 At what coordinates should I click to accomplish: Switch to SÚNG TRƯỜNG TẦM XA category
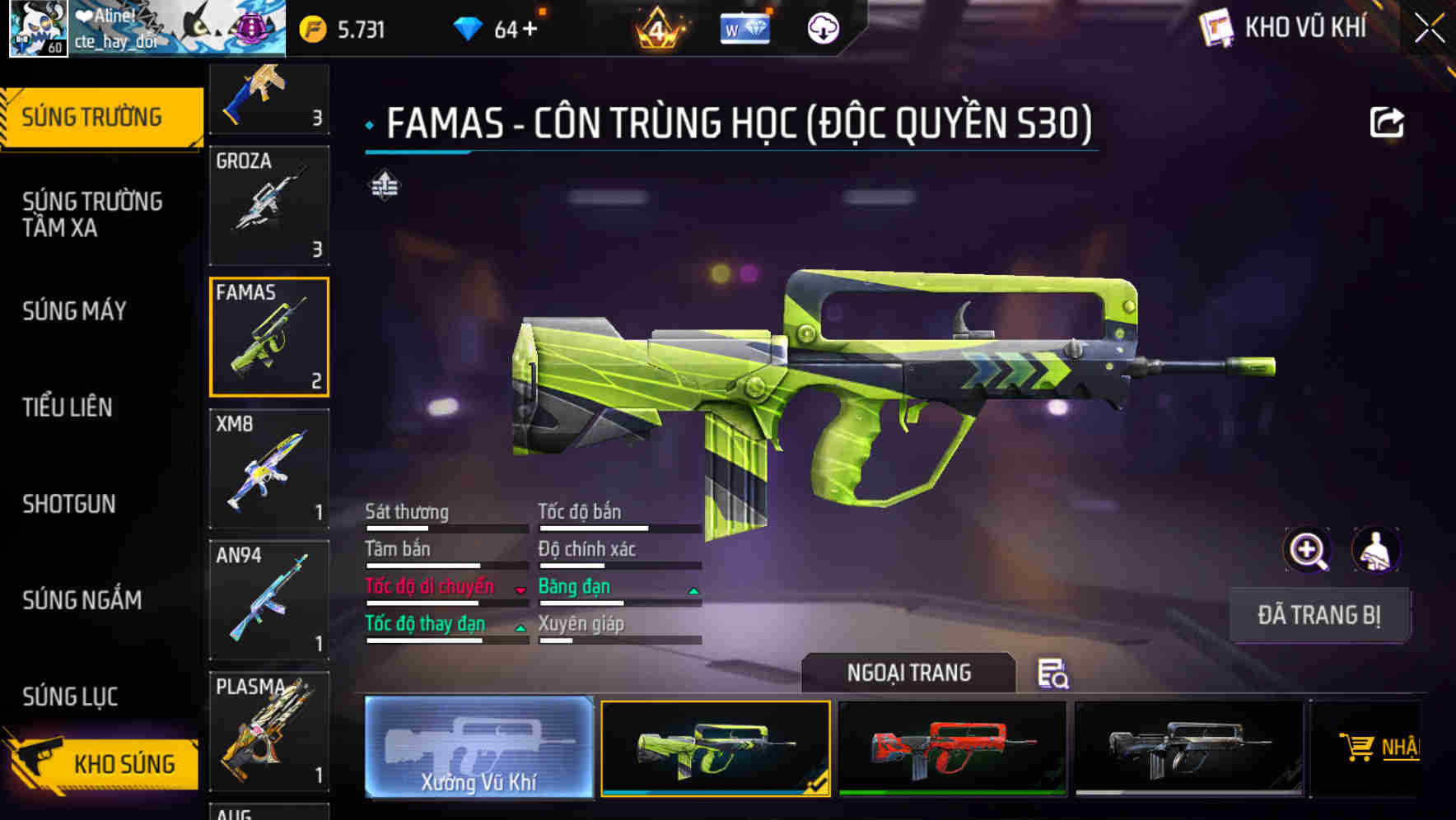[x=92, y=214]
